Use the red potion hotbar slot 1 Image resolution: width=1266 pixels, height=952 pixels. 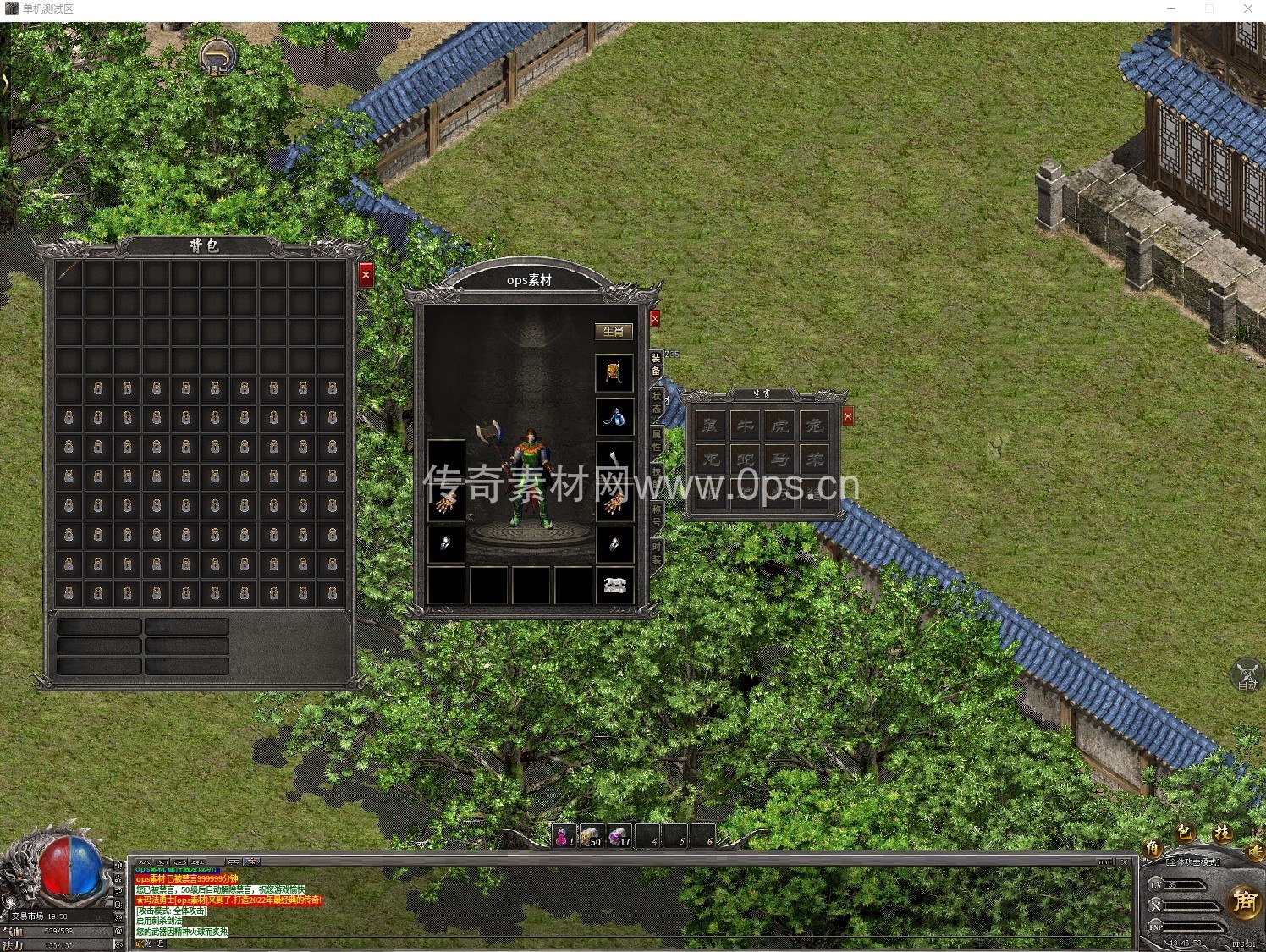564,836
